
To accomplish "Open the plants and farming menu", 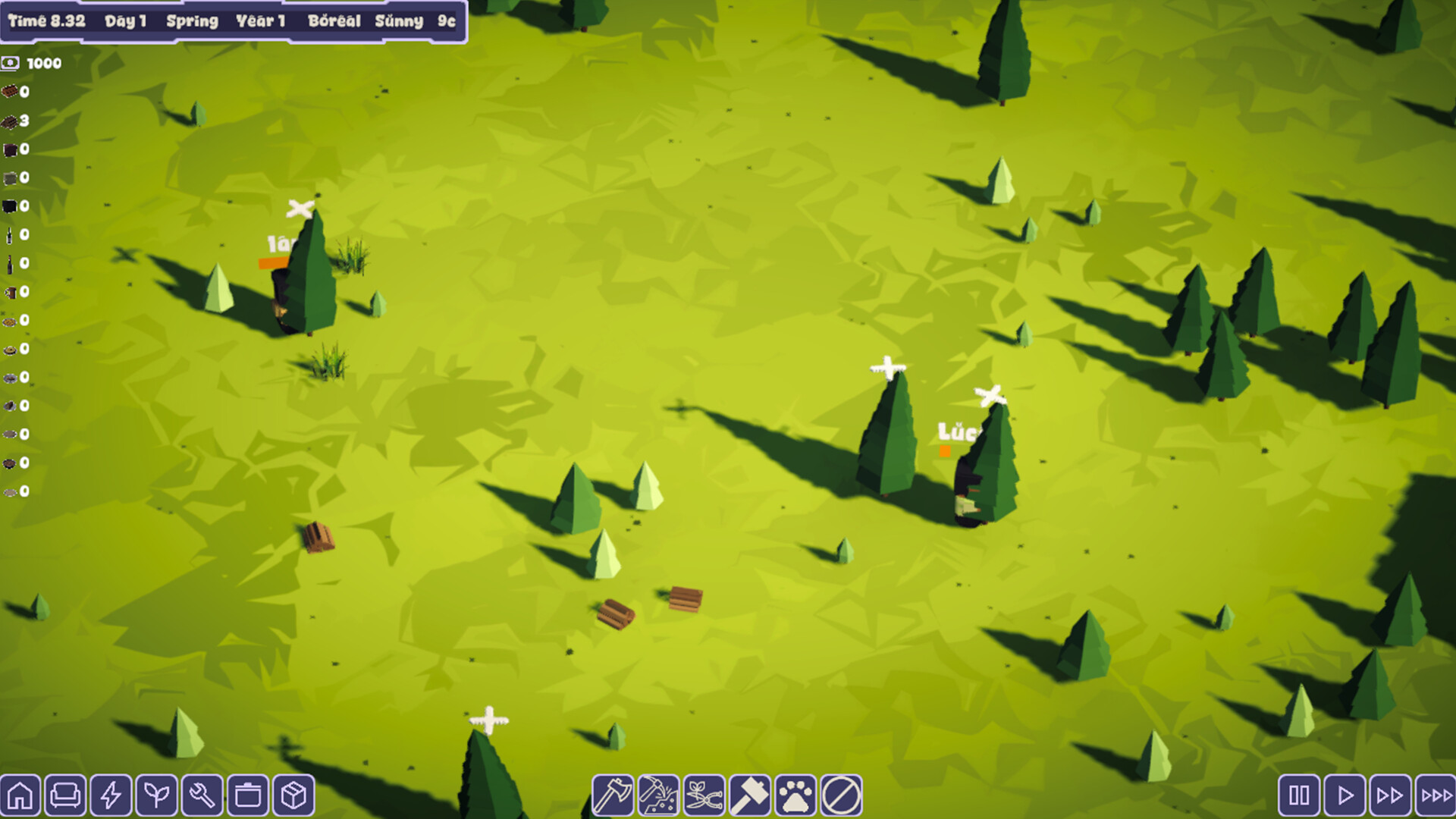I will click(155, 795).
